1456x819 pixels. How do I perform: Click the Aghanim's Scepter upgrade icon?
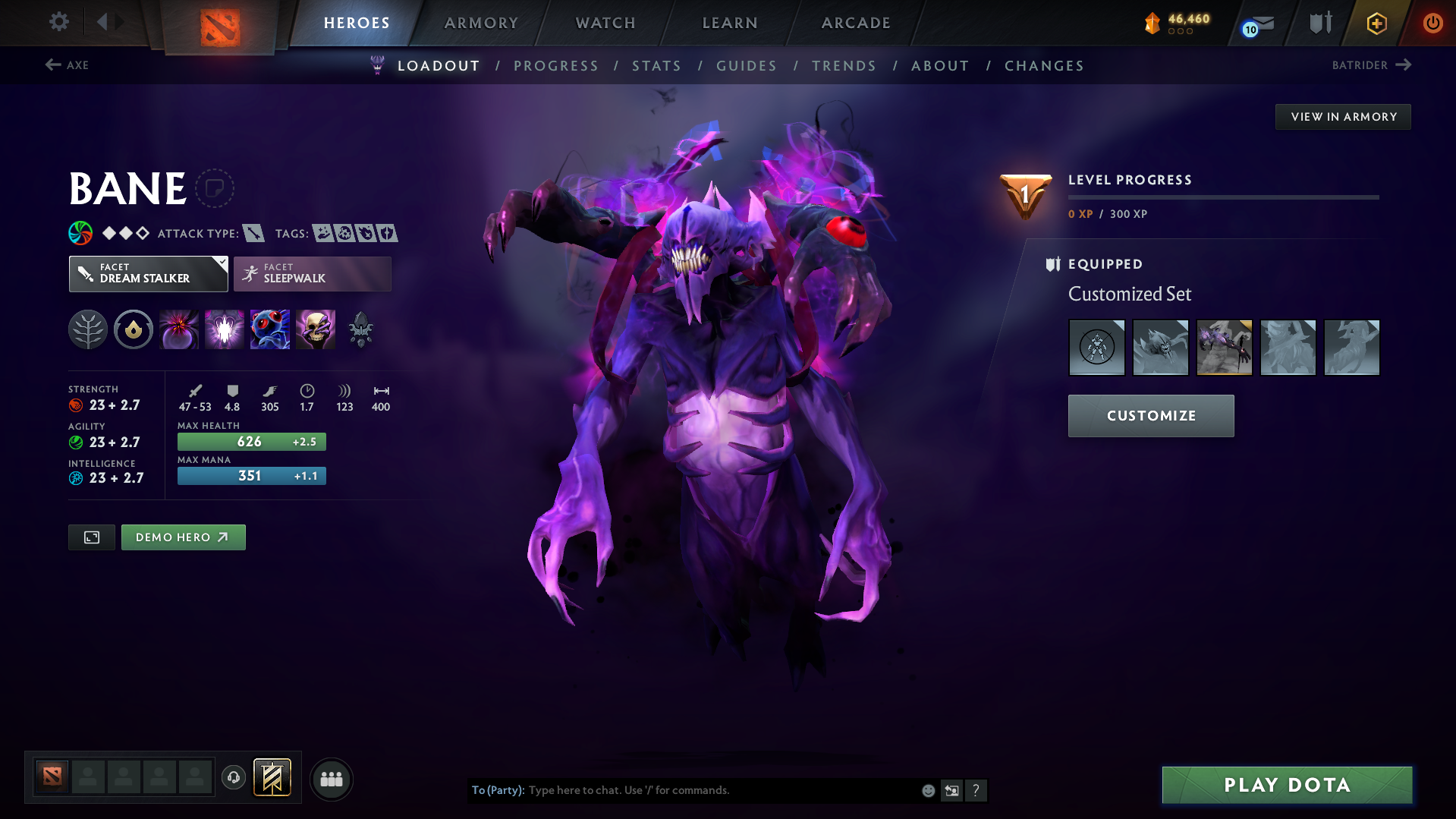point(360,329)
